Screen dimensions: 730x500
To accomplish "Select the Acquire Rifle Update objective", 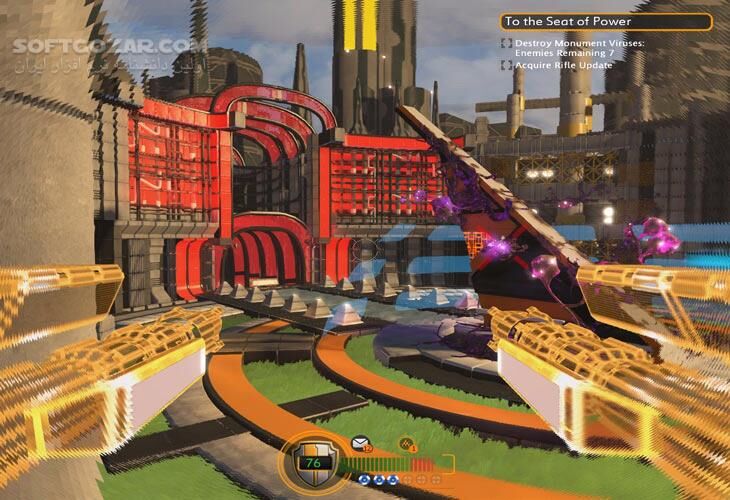I will pos(564,65).
